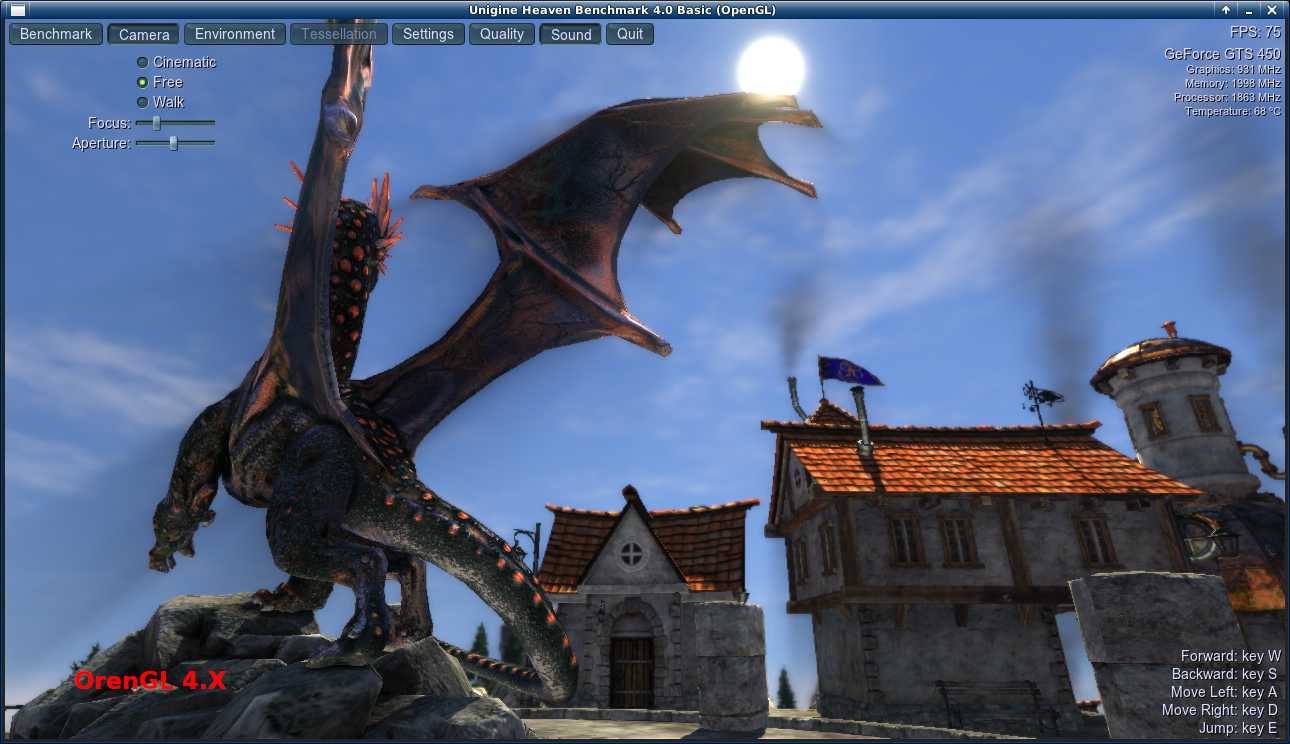Run the Benchmark
This screenshot has width=1290, height=744.
point(55,33)
